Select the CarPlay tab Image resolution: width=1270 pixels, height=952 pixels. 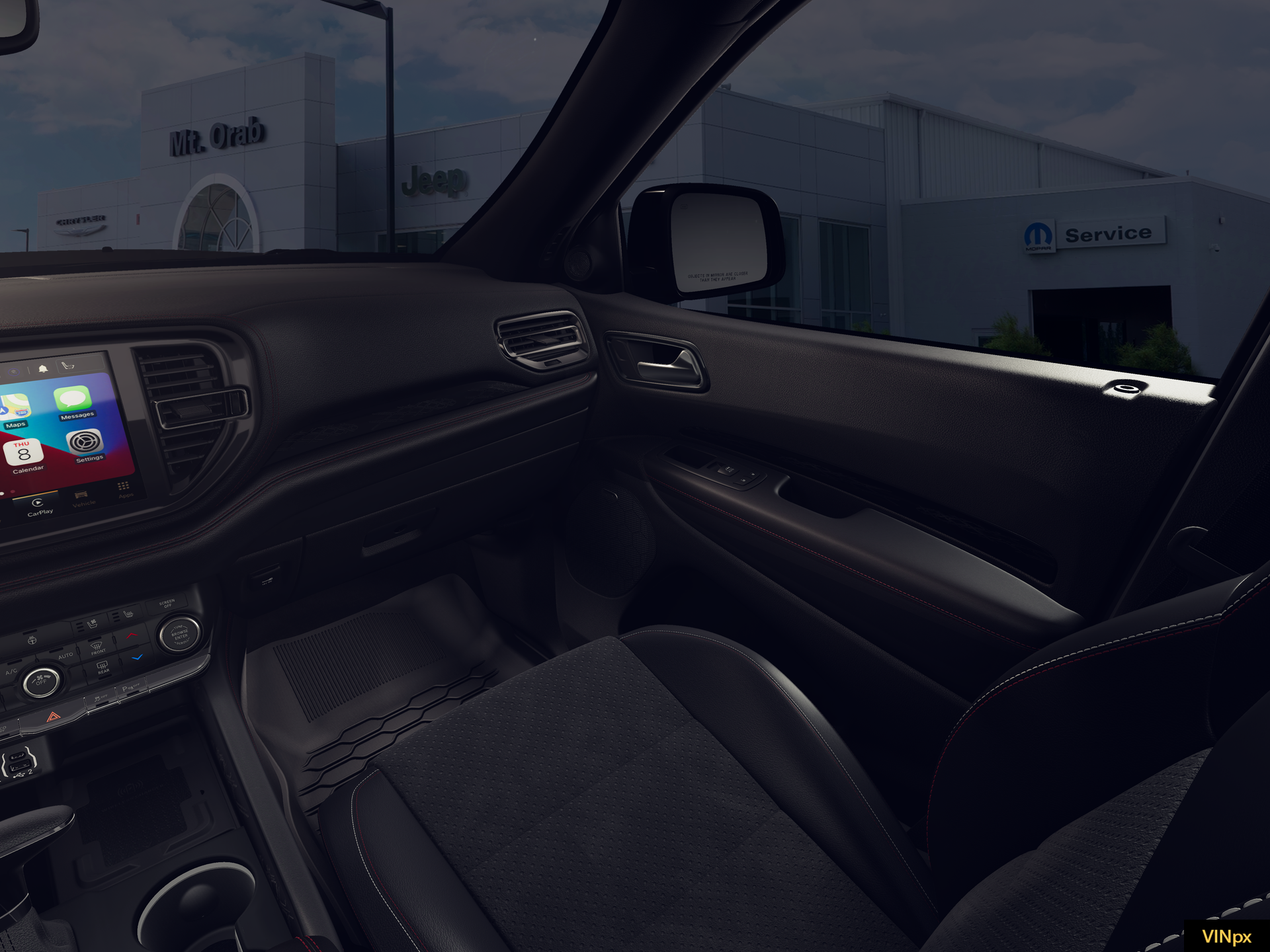(x=38, y=506)
